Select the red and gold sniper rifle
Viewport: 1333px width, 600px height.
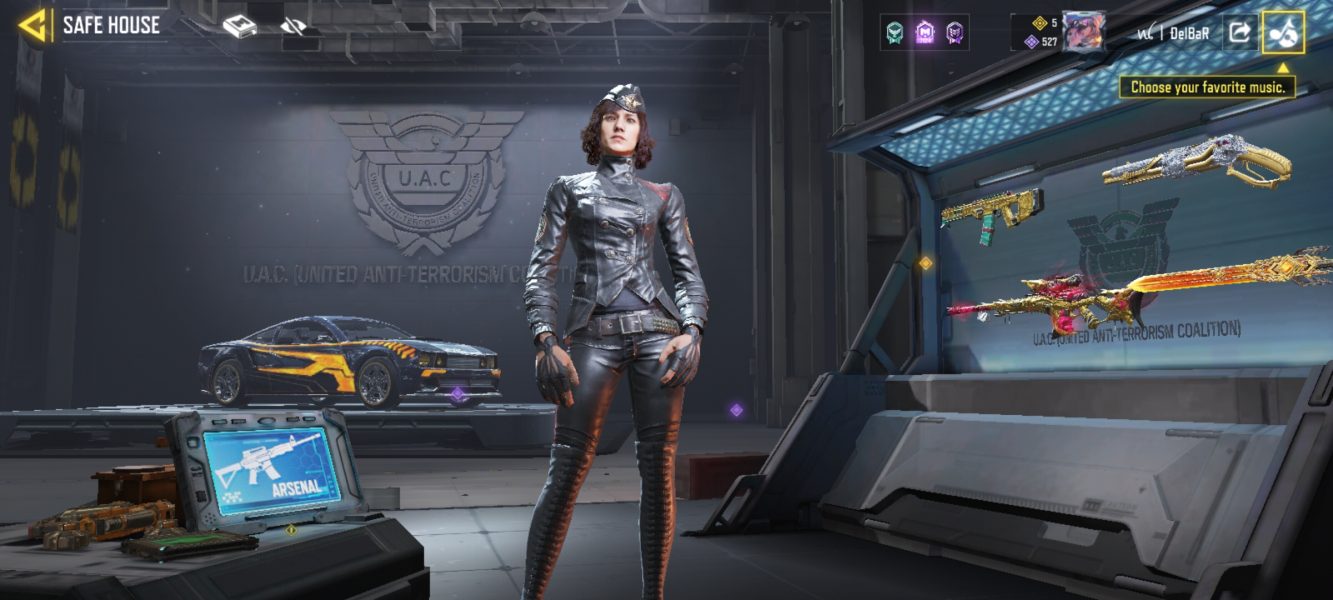point(1040,300)
